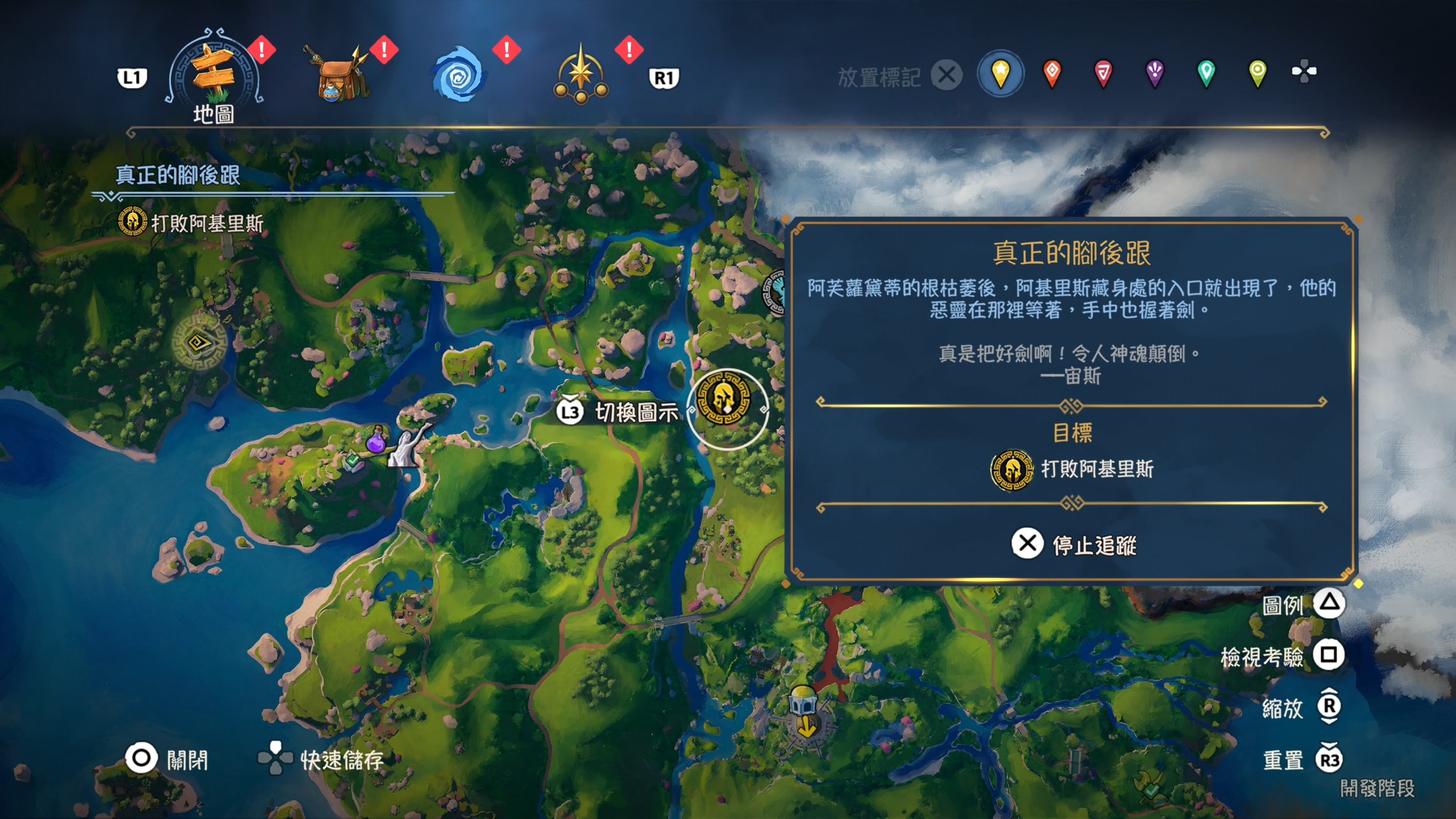Select the teal marker pin
This screenshot has height=819, width=1456.
click(1207, 74)
